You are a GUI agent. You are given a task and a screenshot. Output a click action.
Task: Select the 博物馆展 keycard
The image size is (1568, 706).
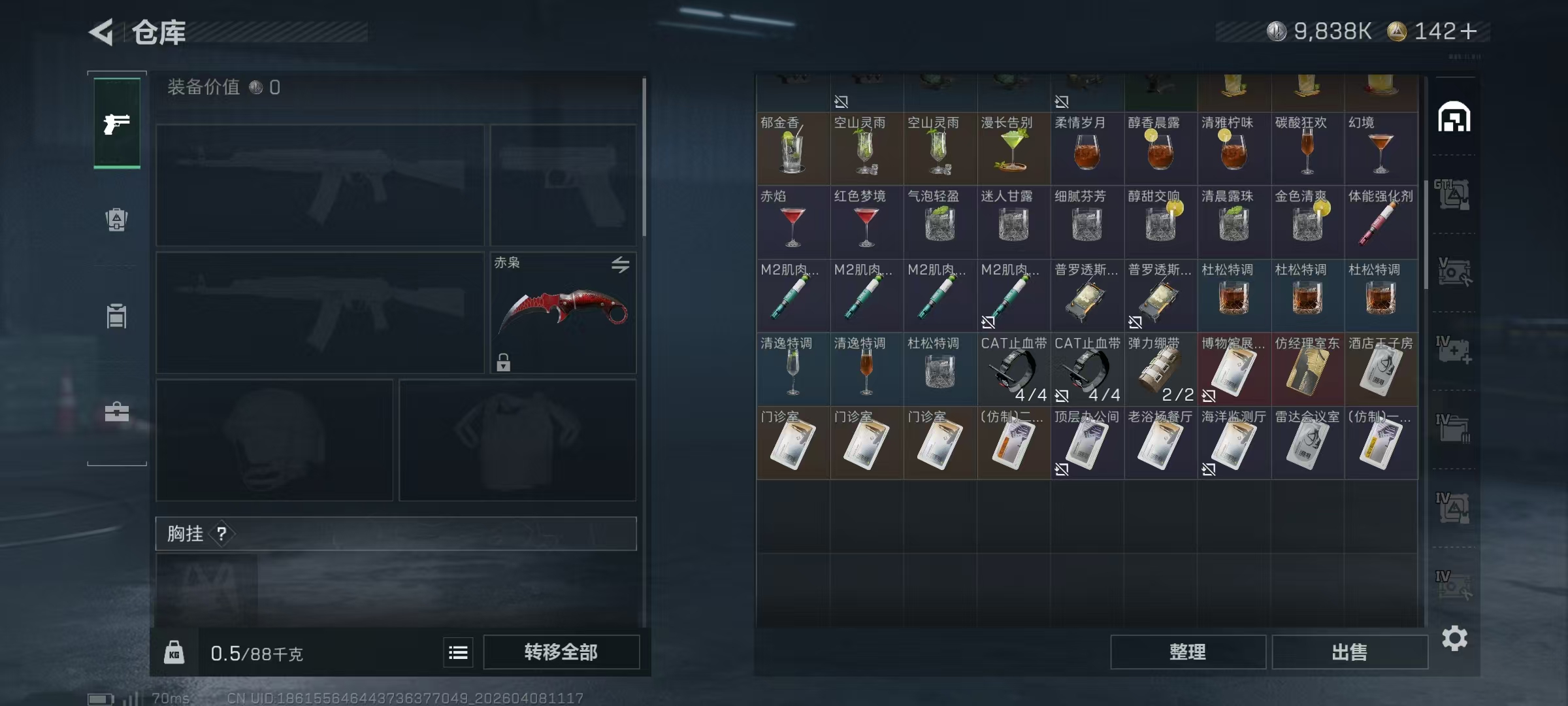tap(1233, 369)
